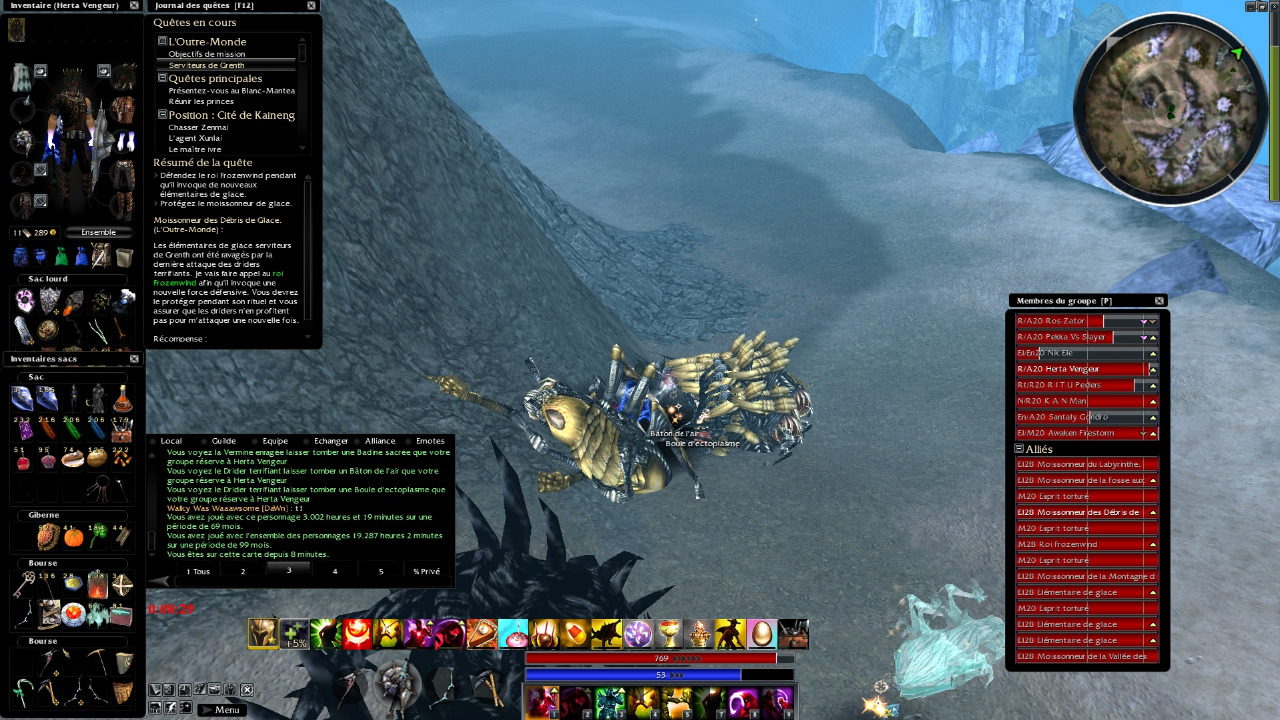The width and height of the screenshot is (1280, 720).
Task: Collapse the Alliés list section
Action: tap(1019, 449)
